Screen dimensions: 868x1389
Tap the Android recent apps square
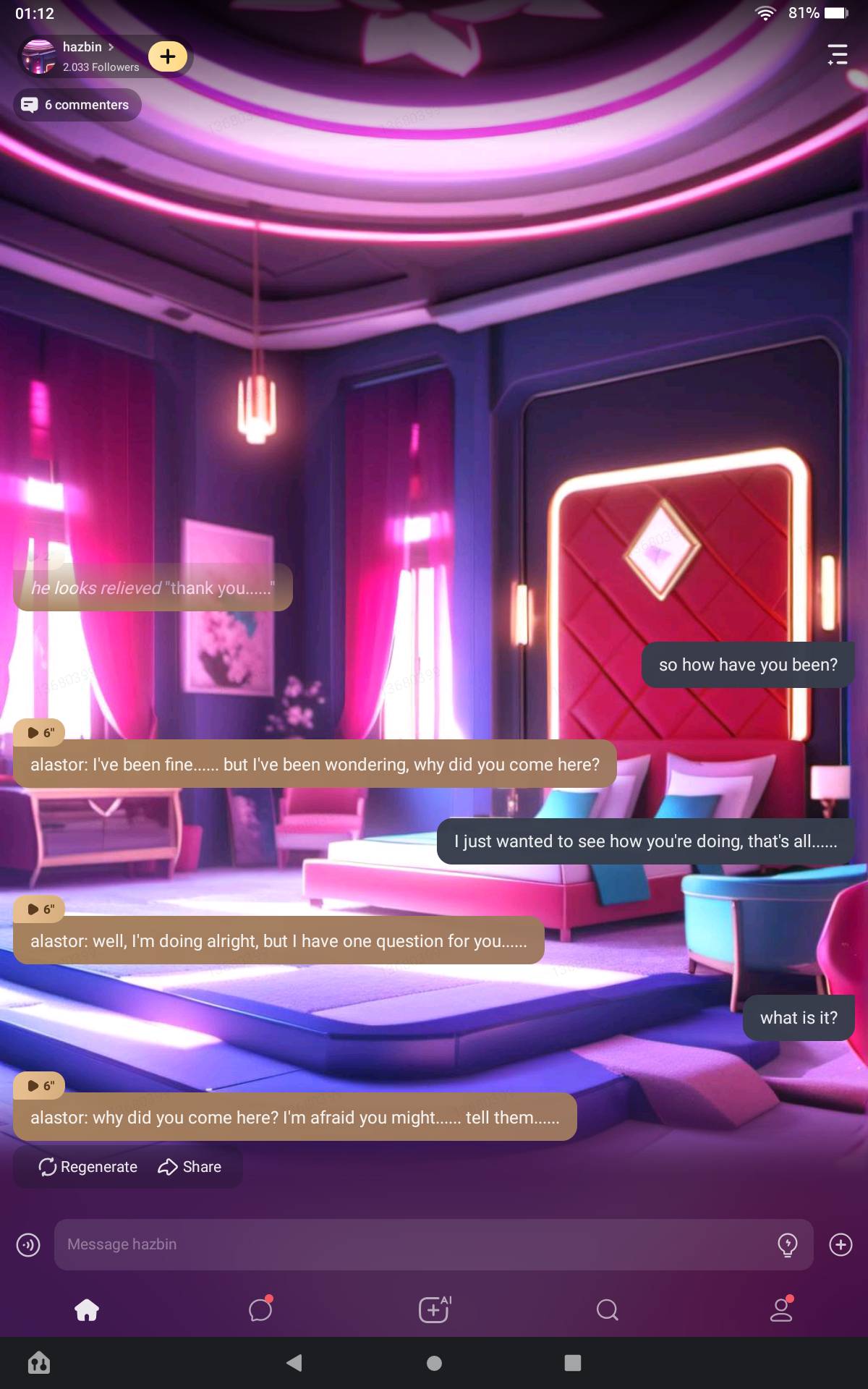(x=573, y=1363)
